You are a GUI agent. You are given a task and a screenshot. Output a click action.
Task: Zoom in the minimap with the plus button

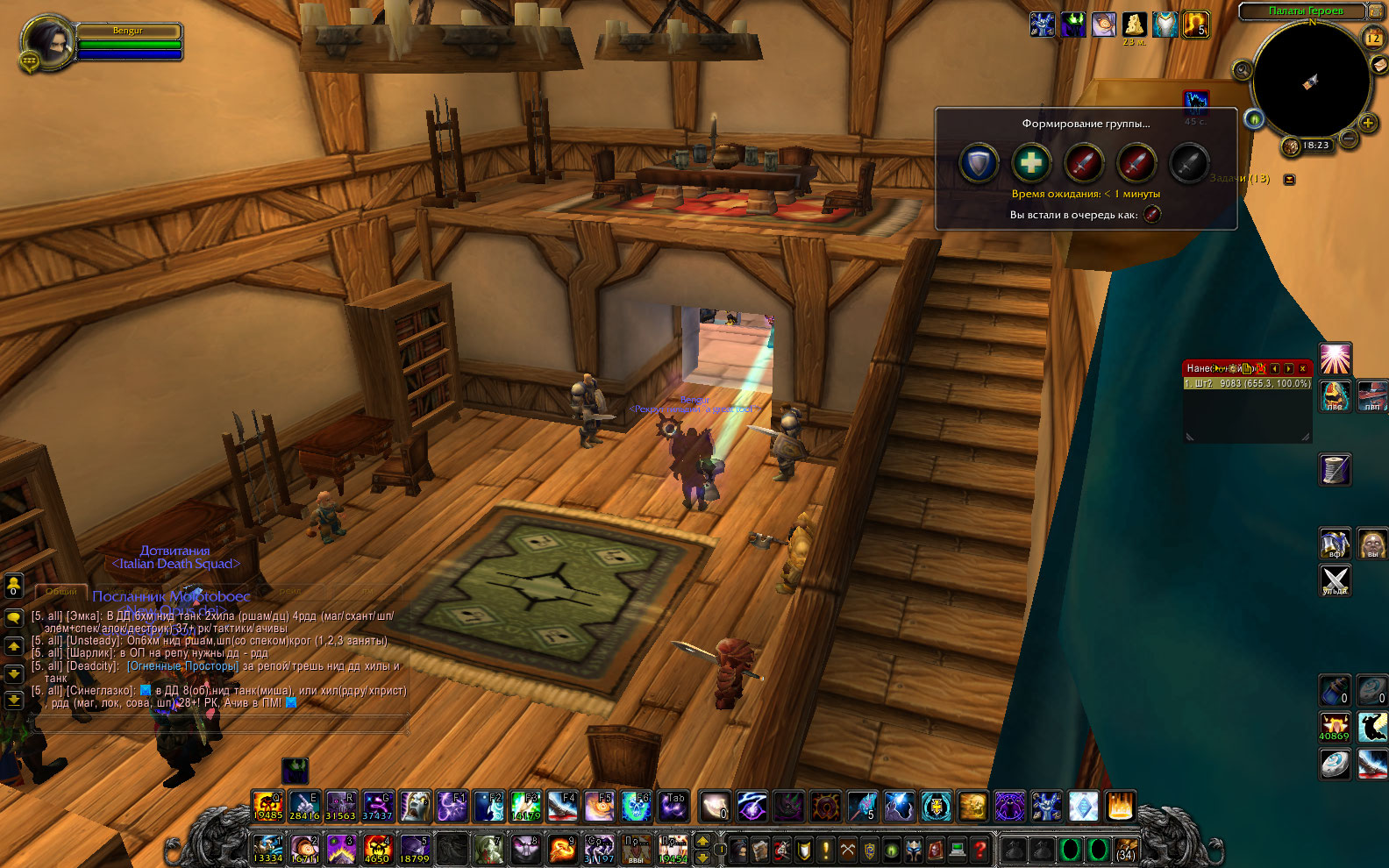(1367, 124)
